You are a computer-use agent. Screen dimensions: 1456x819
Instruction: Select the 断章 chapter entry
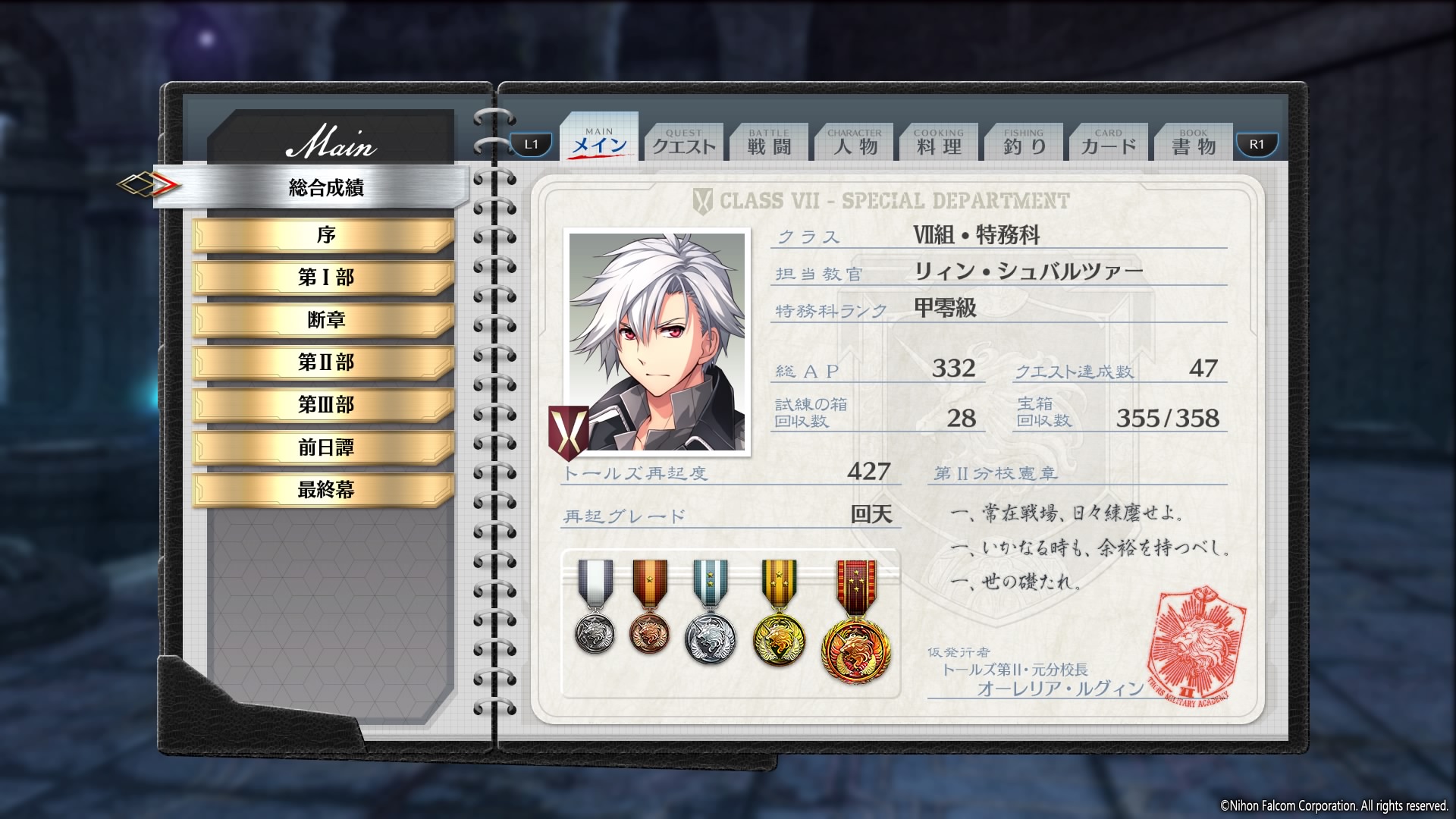(325, 320)
